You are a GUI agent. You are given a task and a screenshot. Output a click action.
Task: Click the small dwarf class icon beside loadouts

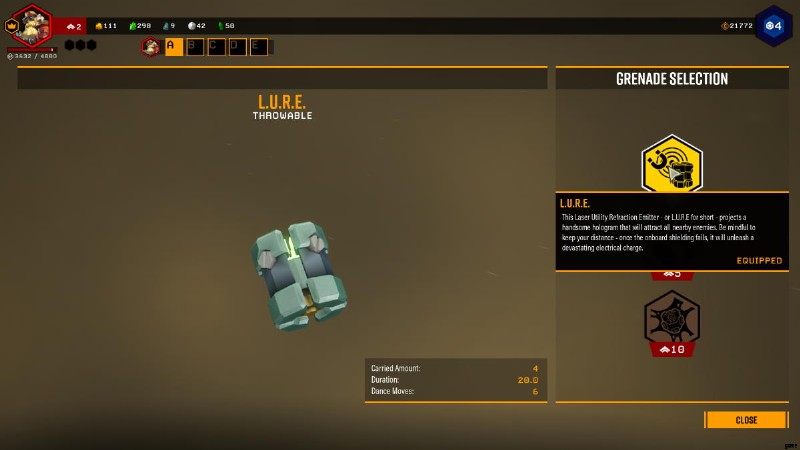(151, 46)
